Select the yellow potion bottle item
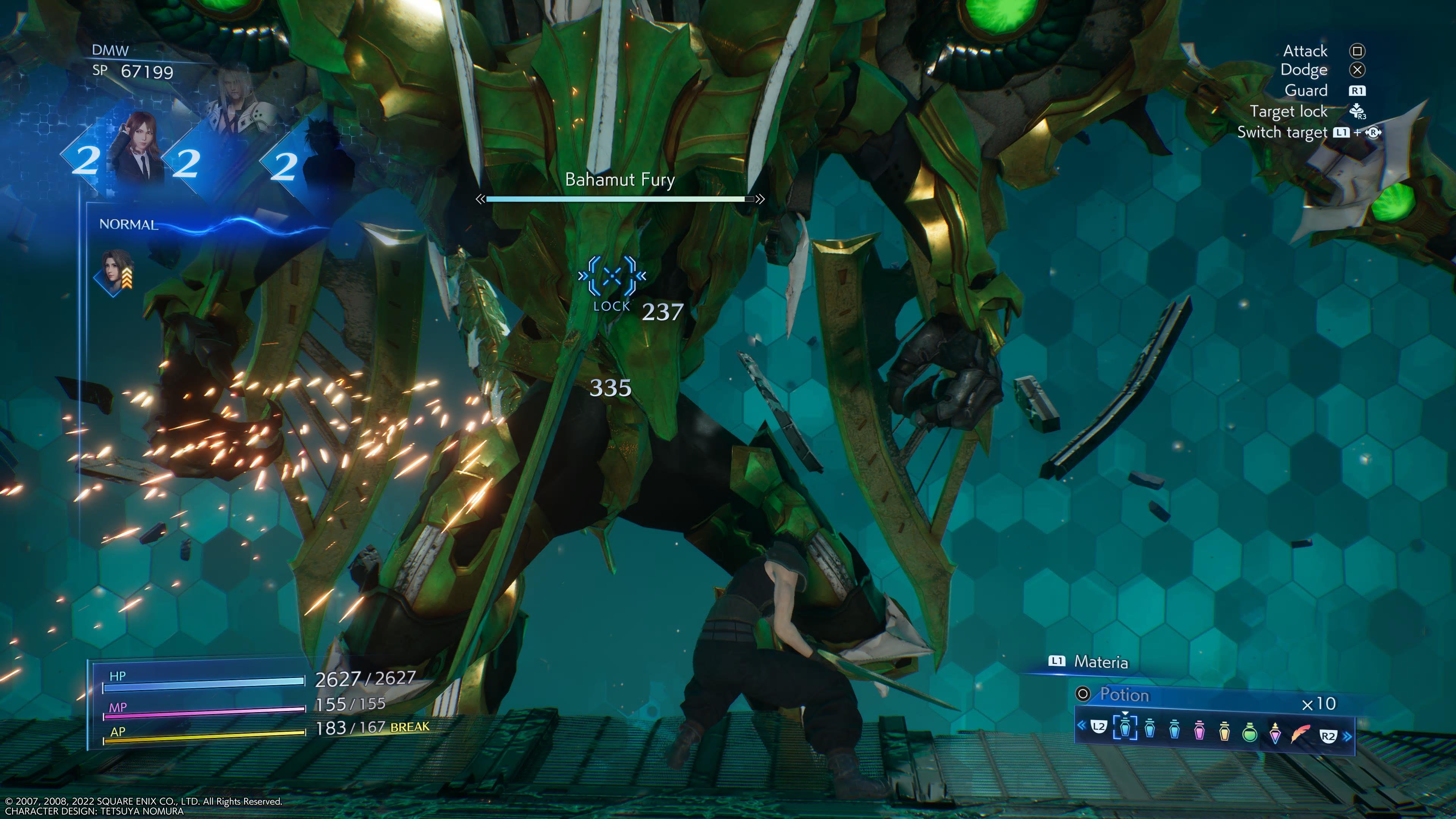 (1224, 730)
